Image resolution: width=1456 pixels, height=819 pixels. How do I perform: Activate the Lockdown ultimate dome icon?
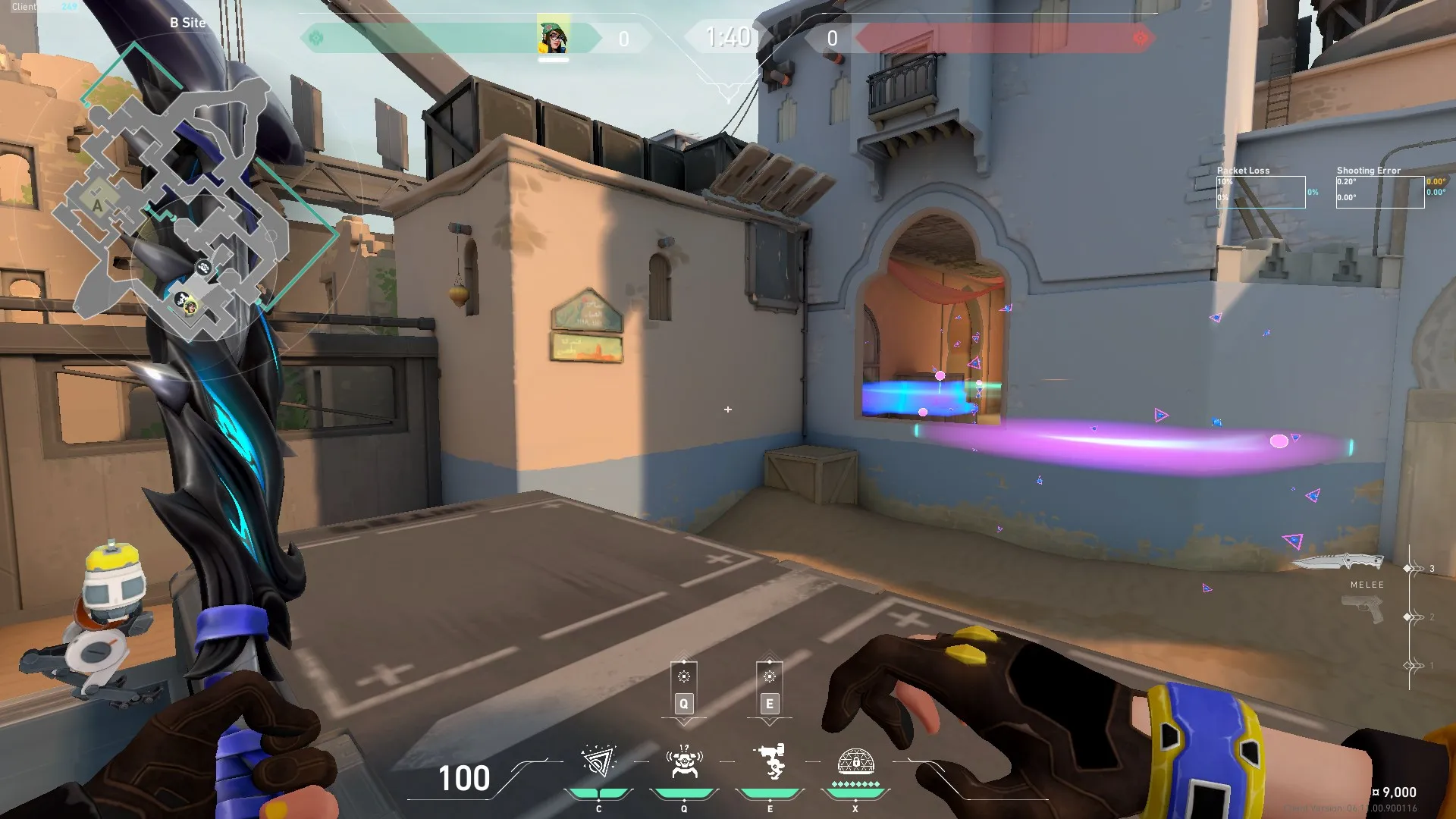point(855,761)
